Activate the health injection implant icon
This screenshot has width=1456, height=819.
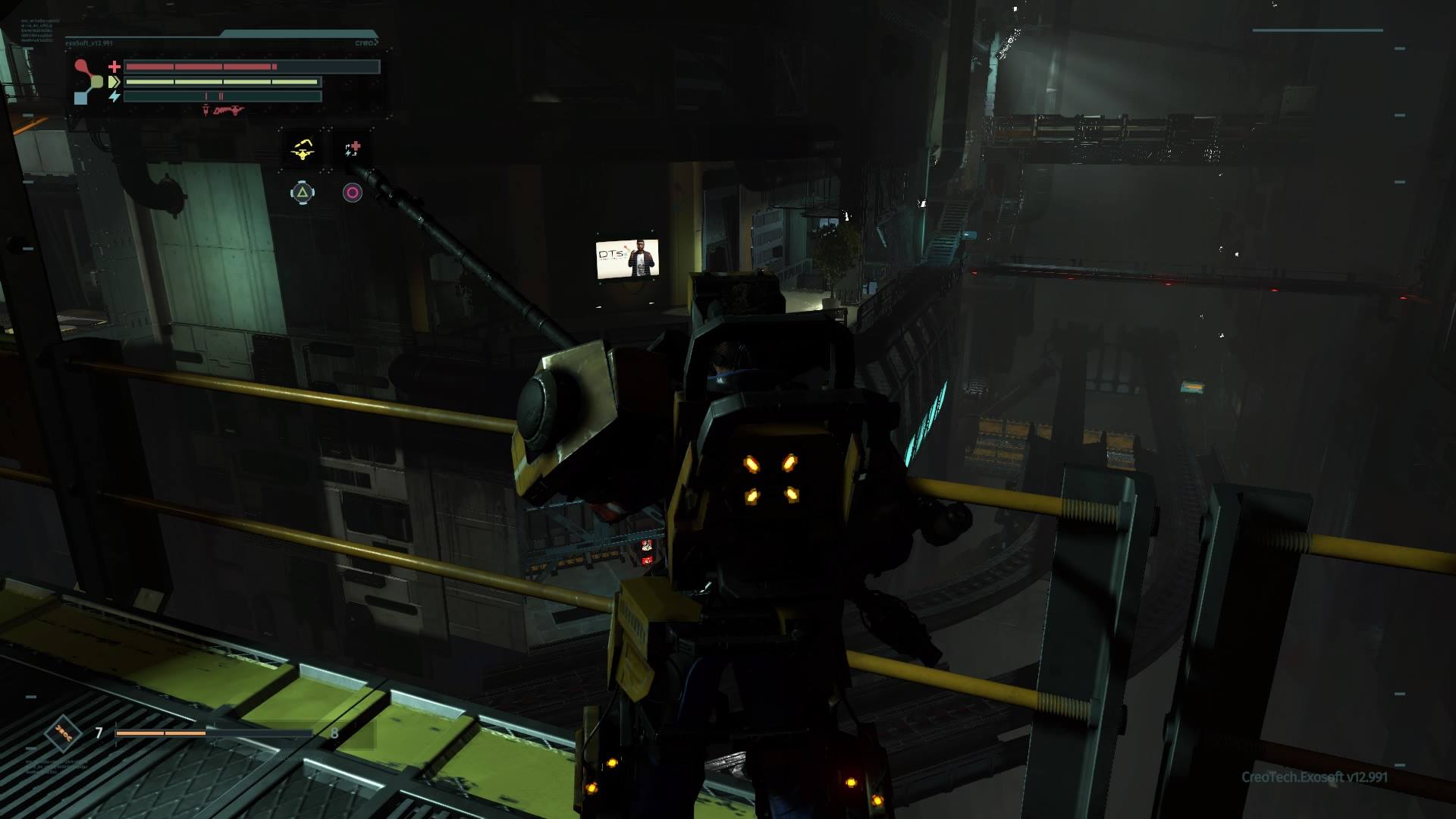click(353, 149)
